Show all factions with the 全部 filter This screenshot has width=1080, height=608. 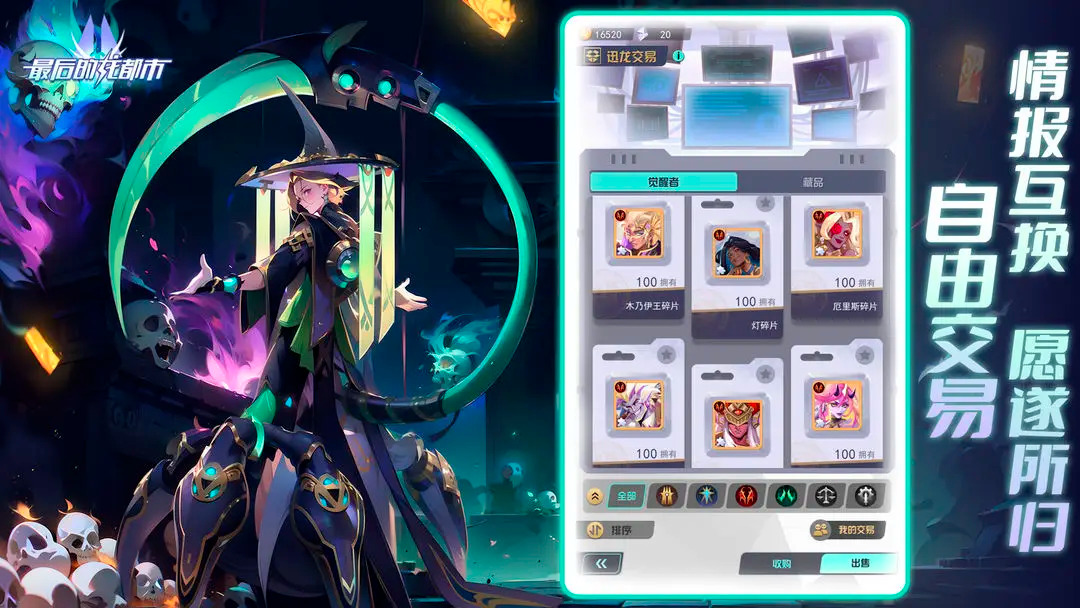coord(626,495)
